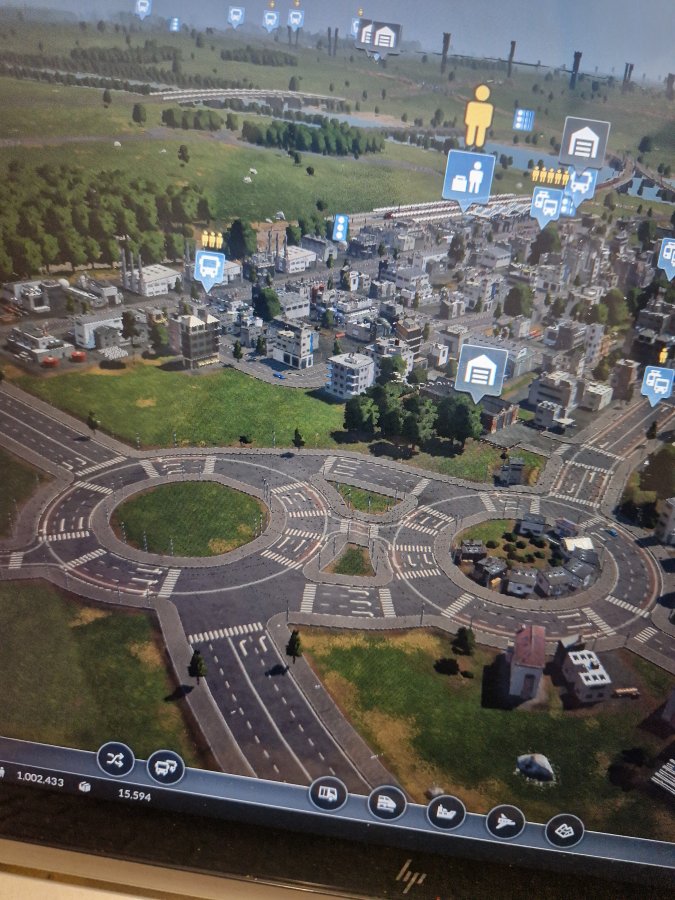The height and width of the screenshot is (900, 675).
Task: Open the shuffle arrows line manager button
Action: 115,759
